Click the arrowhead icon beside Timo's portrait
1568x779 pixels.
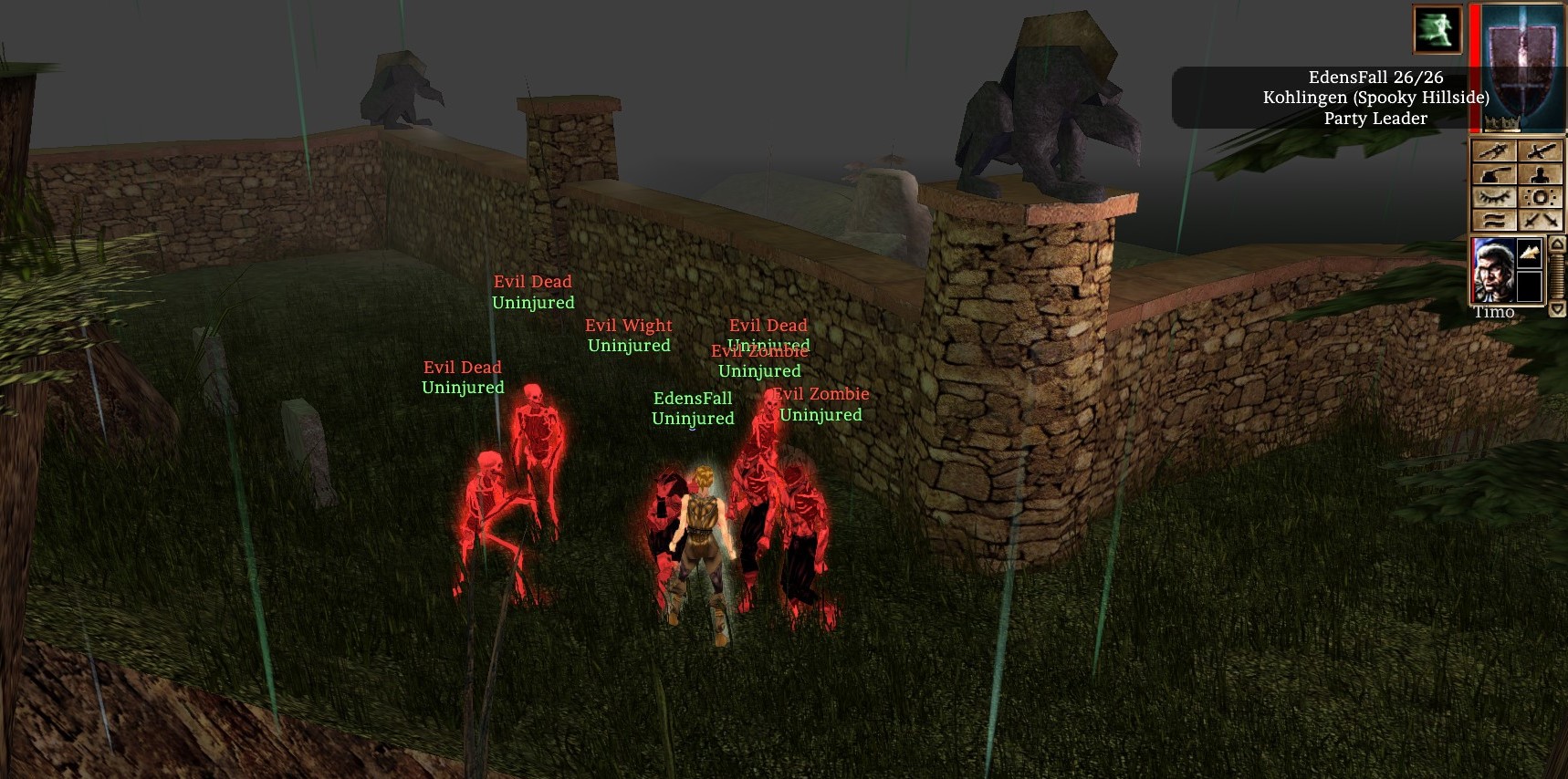point(1529,253)
